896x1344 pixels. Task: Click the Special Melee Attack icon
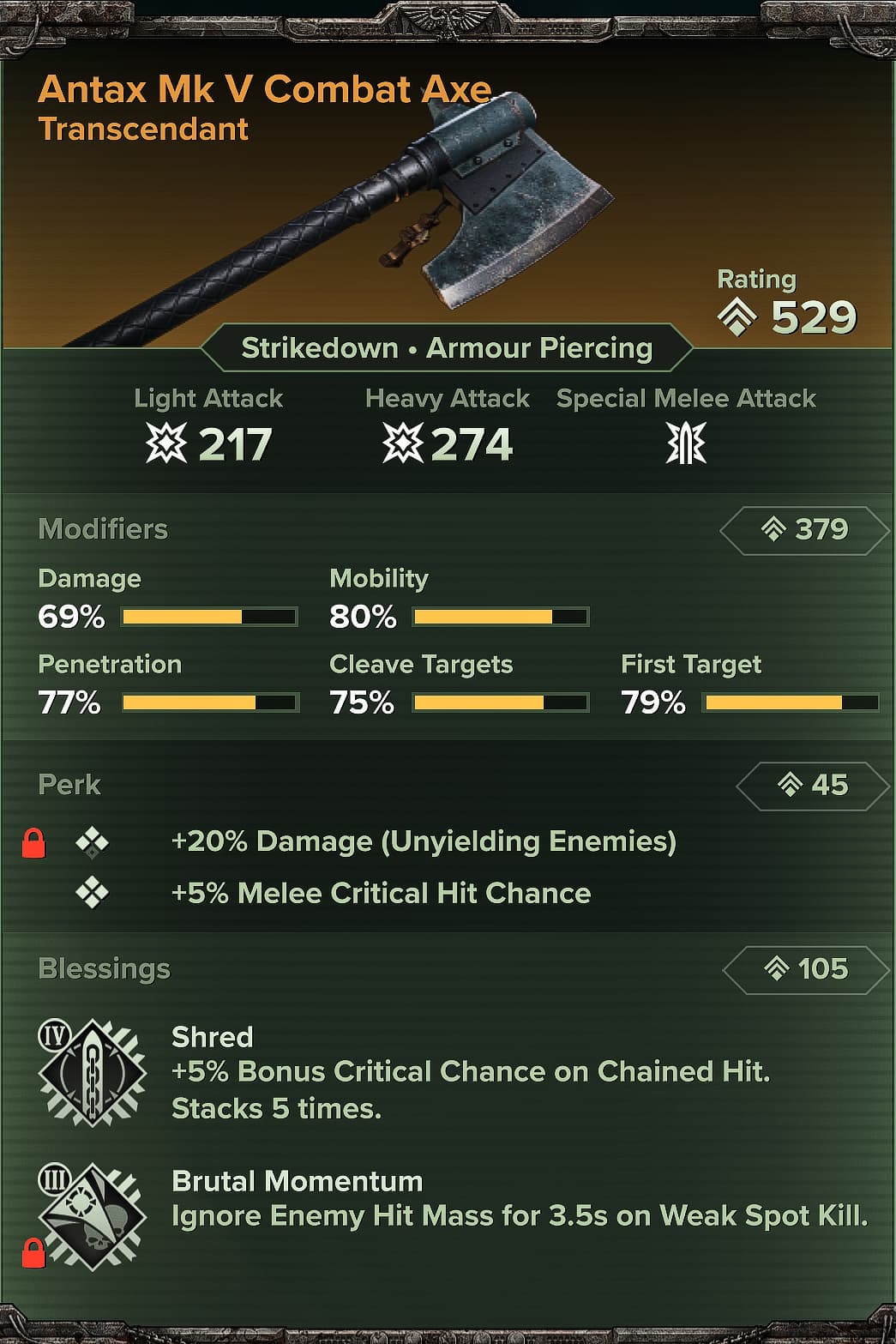coord(686,443)
